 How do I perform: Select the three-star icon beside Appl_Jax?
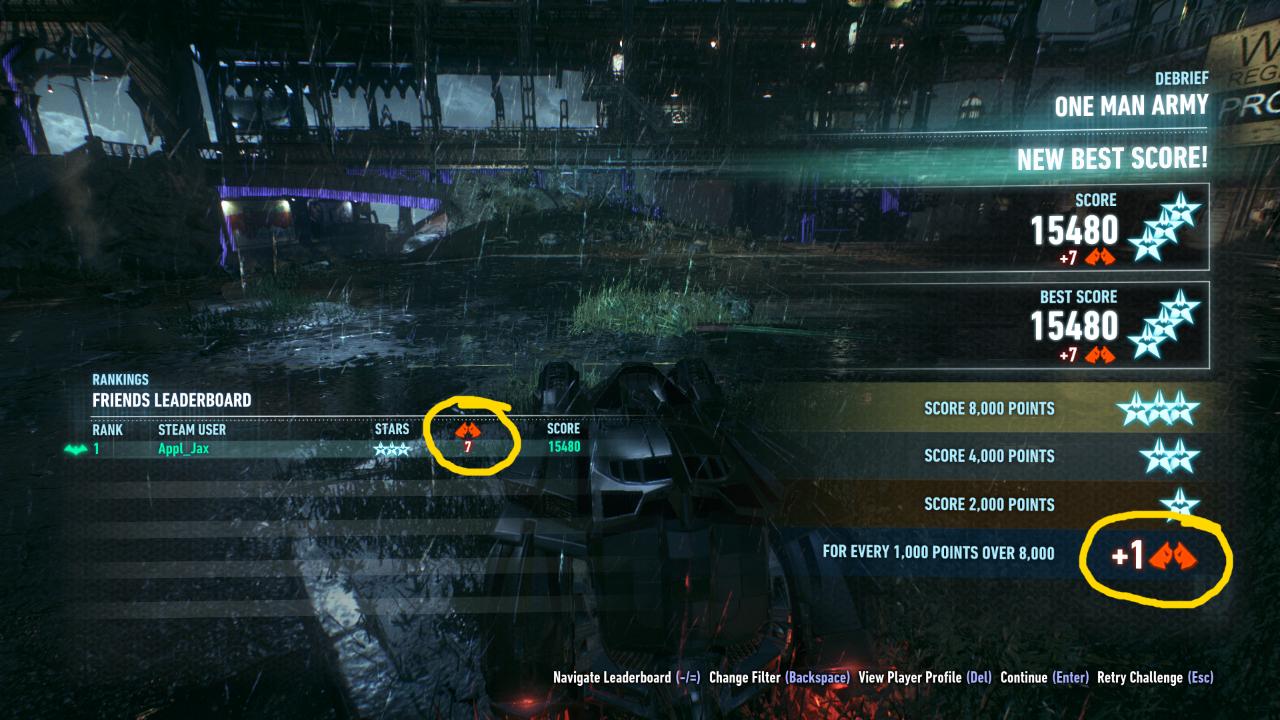tap(393, 450)
